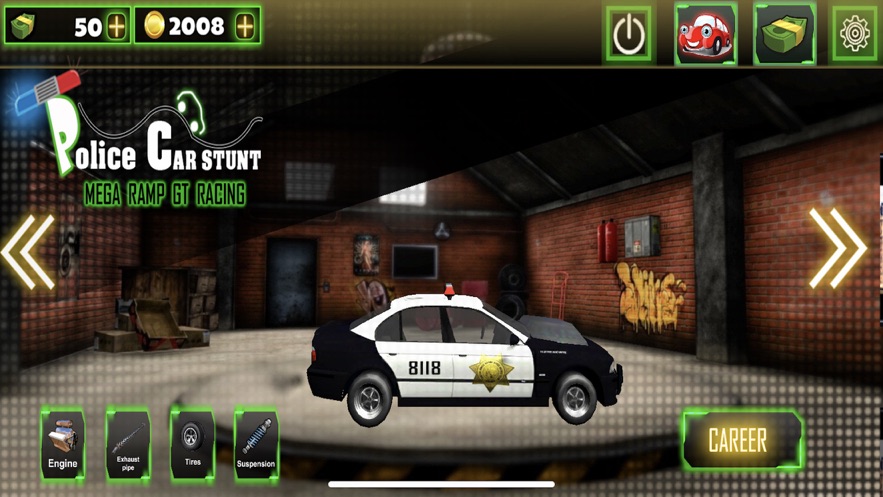This screenshot has height=497, width=883.
Task: Open the gear settings menu
Action: 855,35
